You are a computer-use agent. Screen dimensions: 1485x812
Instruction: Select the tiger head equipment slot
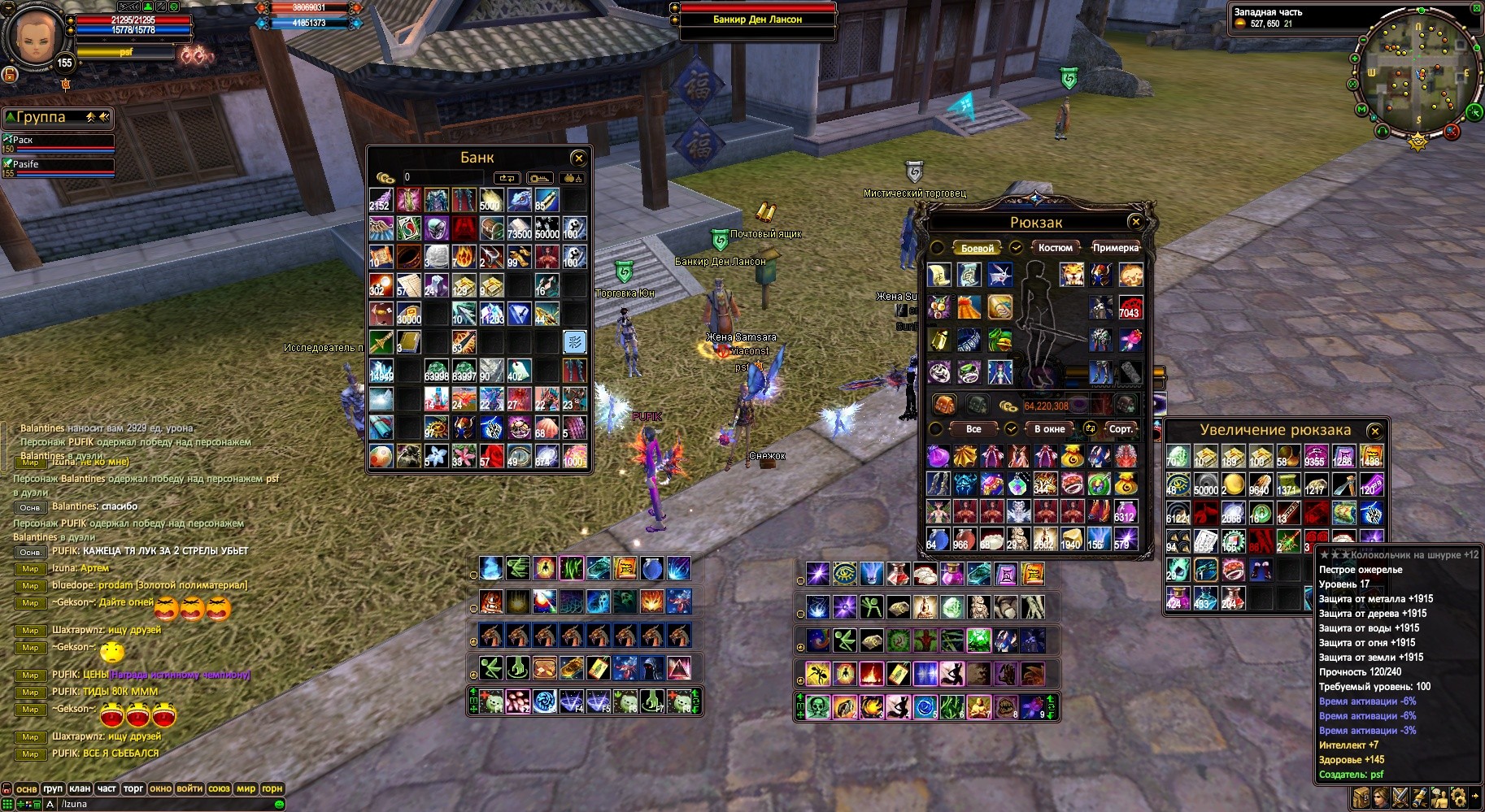pyautogui.click(x=1072, y=275)
